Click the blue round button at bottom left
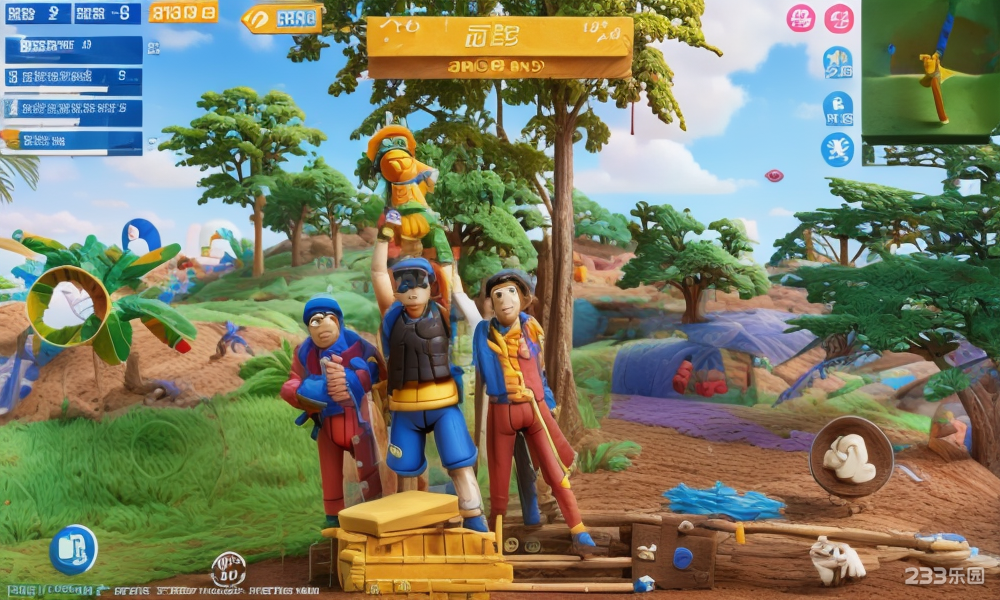Viewport: 1000px width, 600px height. point(74,549)
